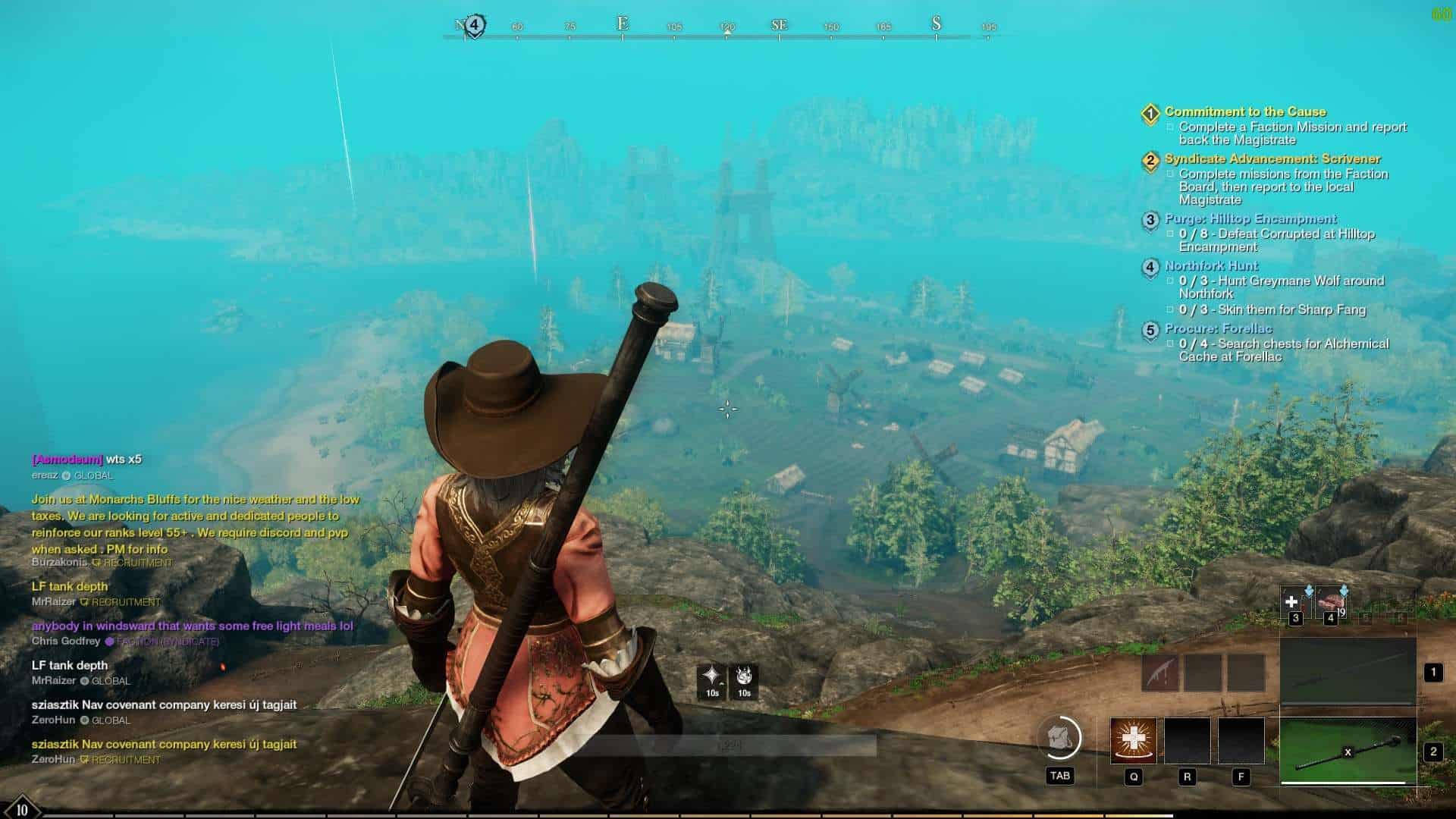
Task: Switch to the dark first weapon slot
Action: click(1348, 670)
